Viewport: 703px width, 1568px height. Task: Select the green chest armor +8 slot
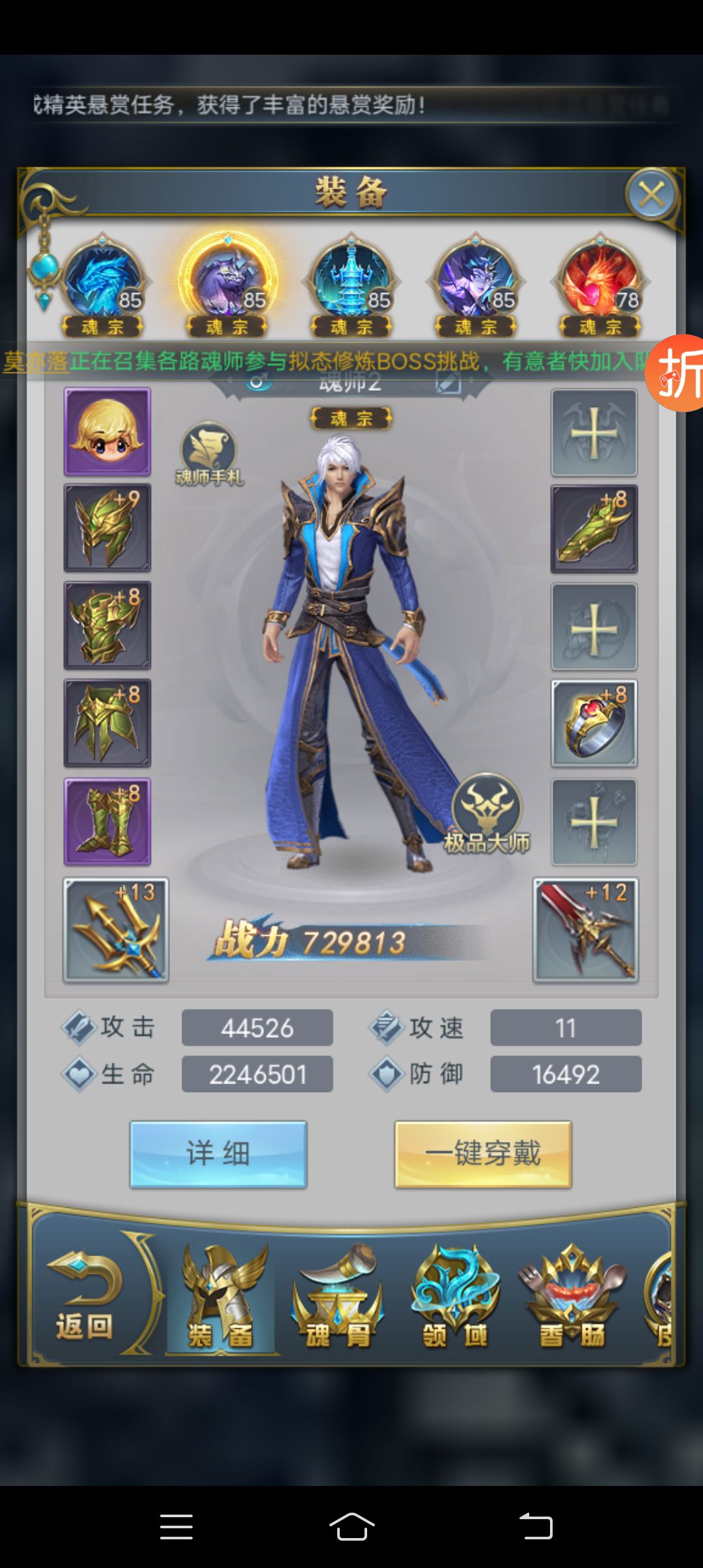(x=107, y=626)
